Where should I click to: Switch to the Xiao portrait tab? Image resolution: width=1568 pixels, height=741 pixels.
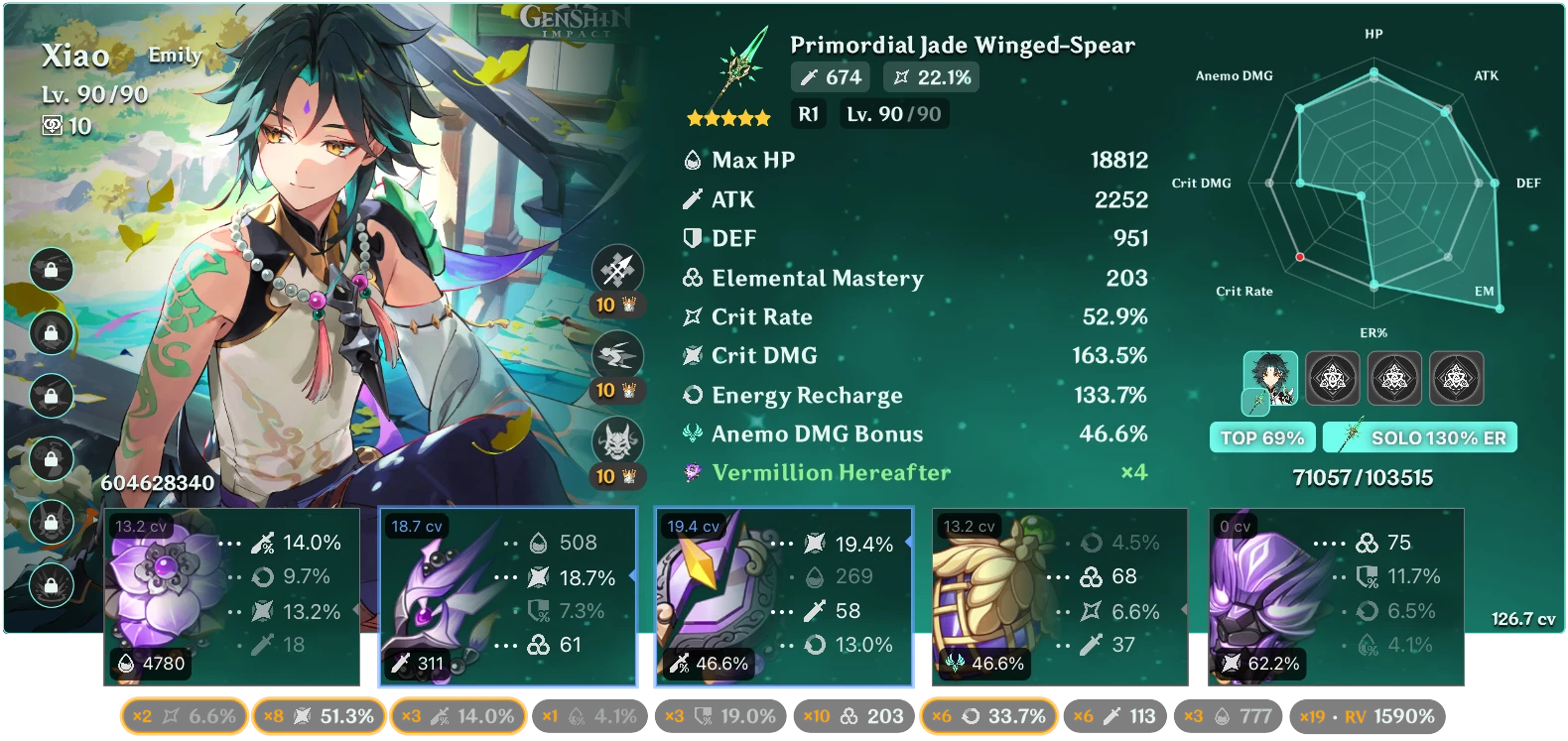click(x=1273, y=378)
